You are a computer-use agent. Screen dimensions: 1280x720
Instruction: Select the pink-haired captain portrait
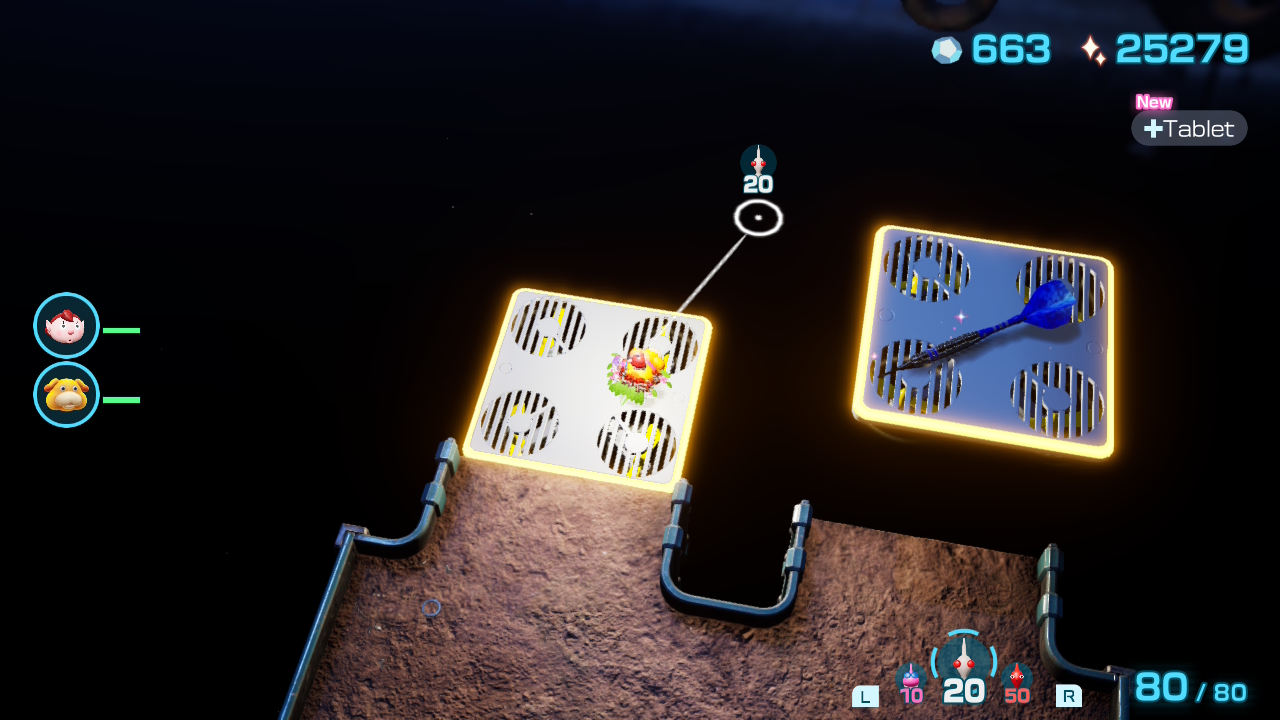coord(66,326)
